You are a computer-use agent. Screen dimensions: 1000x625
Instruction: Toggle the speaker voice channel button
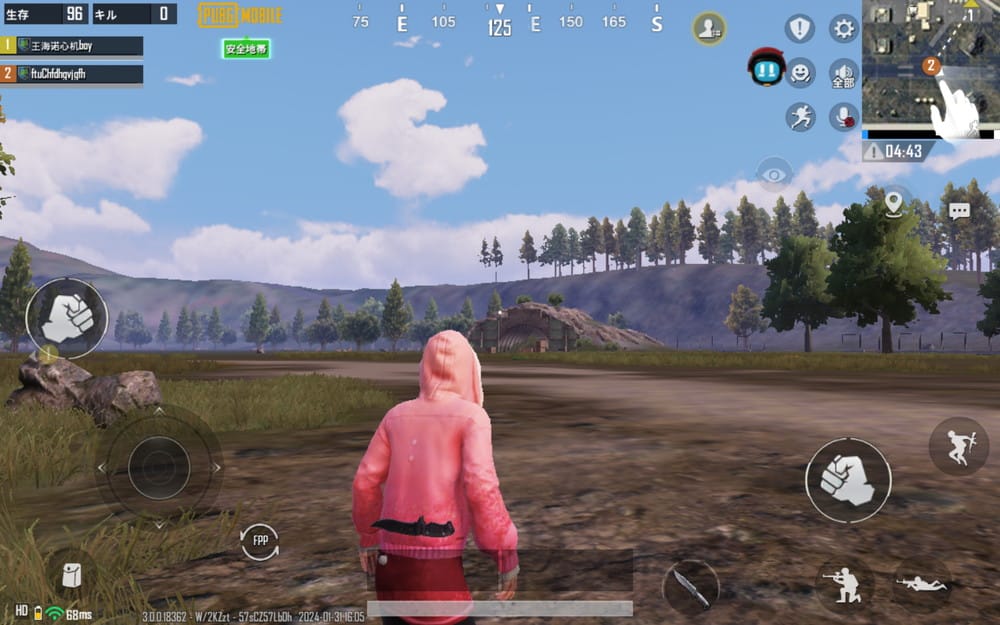point(844,74)
